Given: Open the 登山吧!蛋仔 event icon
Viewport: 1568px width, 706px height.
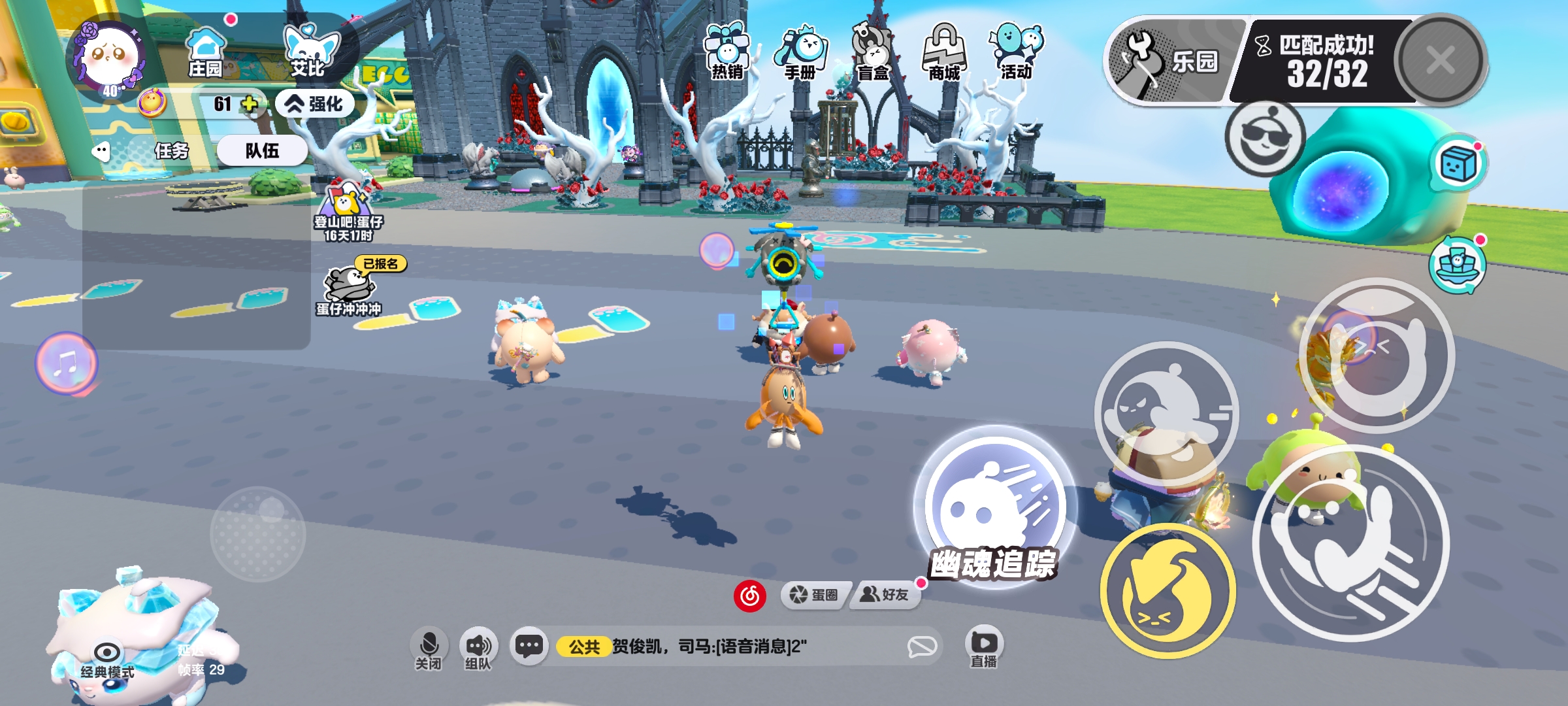Looking at the screenshot, I should [348, 210].
